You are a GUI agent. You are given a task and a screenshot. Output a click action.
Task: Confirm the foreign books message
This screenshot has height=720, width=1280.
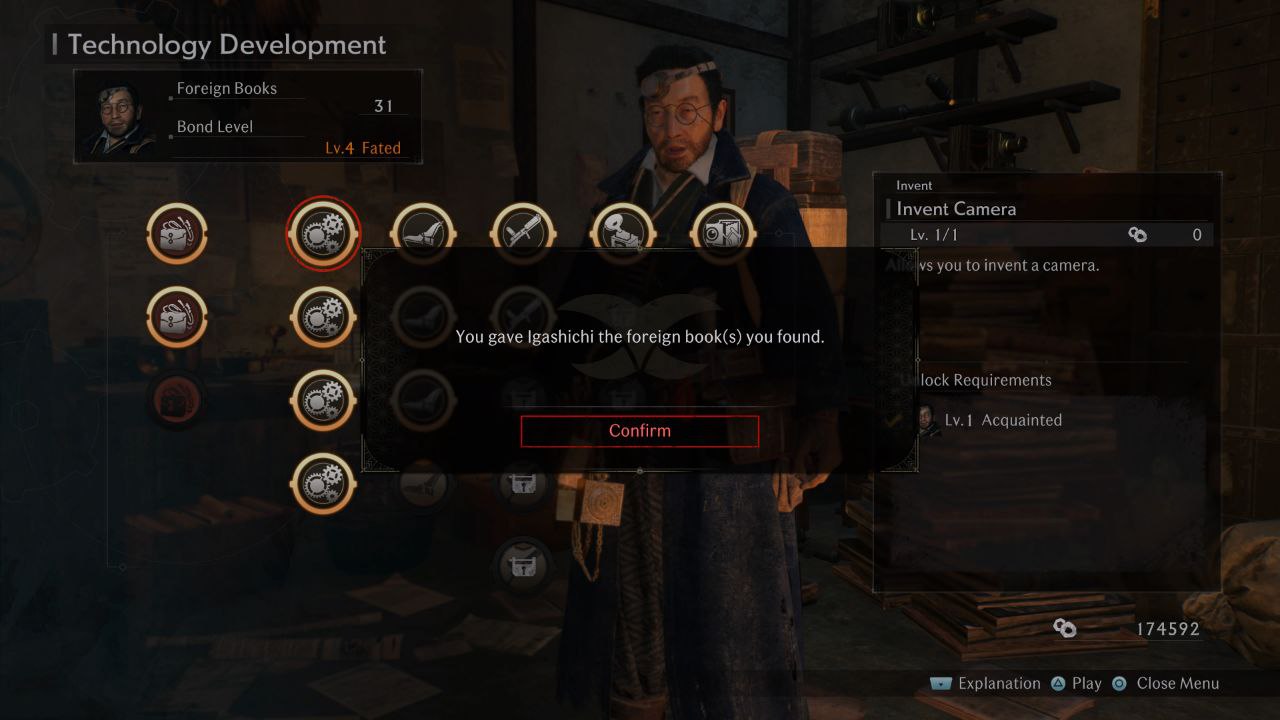pos(640,431)
